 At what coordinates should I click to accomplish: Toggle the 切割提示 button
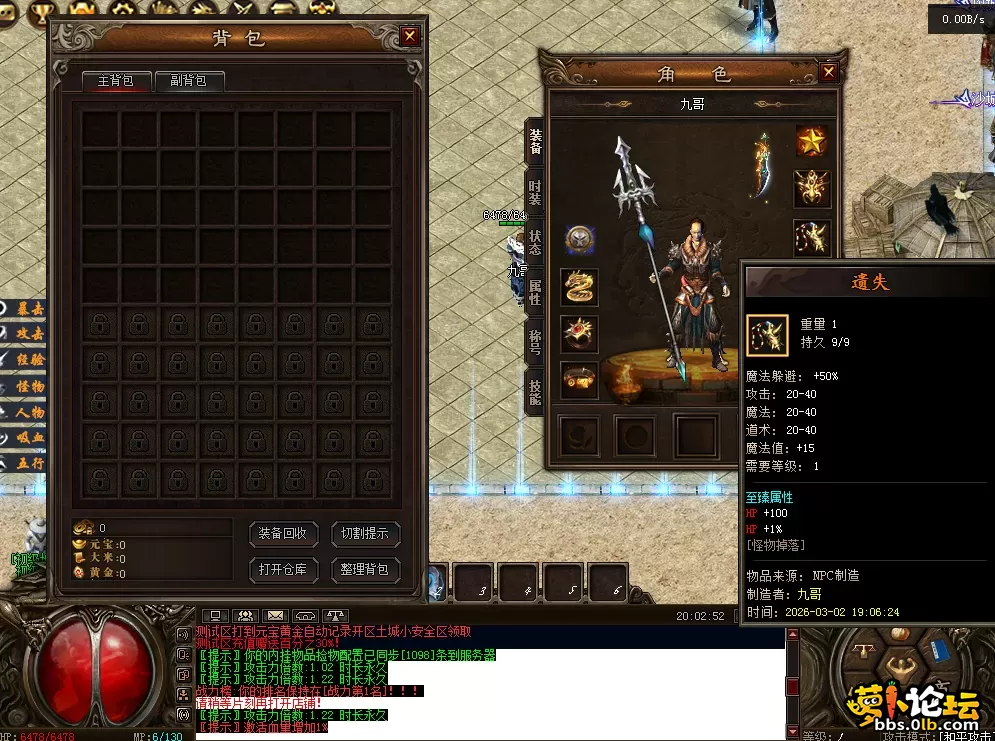366,534
